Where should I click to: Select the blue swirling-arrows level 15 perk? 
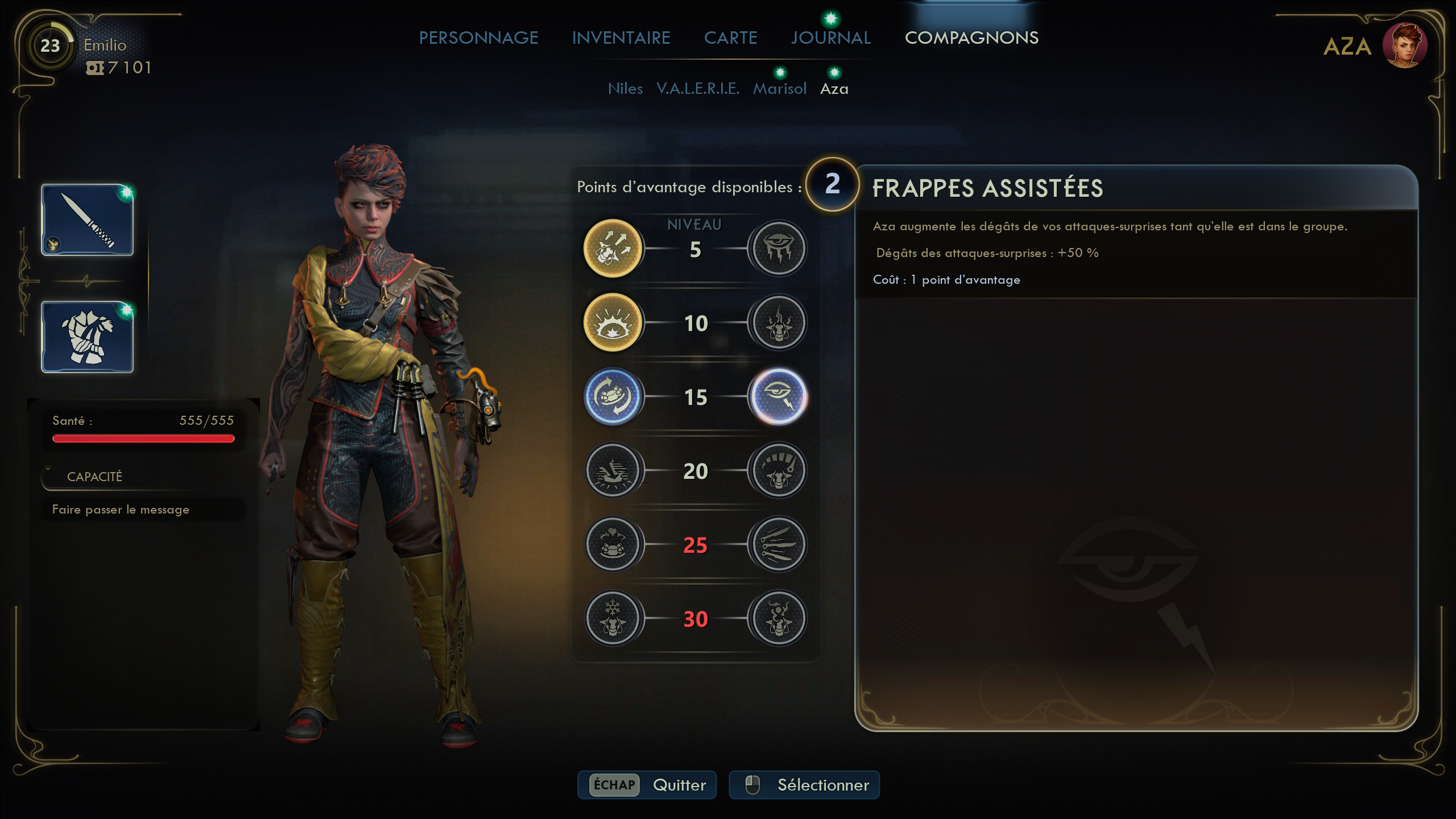(x=613, y=396)
